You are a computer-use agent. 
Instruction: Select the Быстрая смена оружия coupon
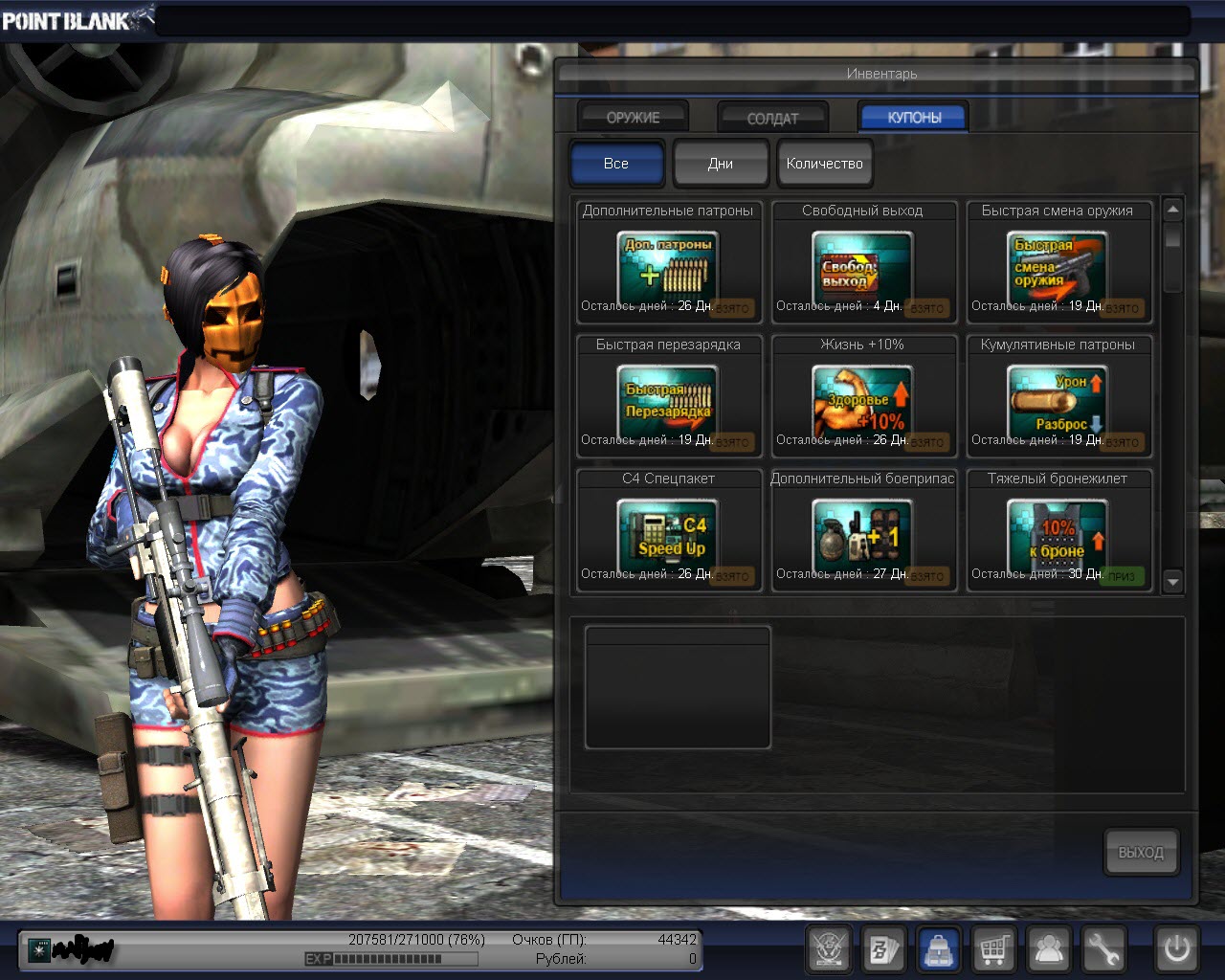1058,263
